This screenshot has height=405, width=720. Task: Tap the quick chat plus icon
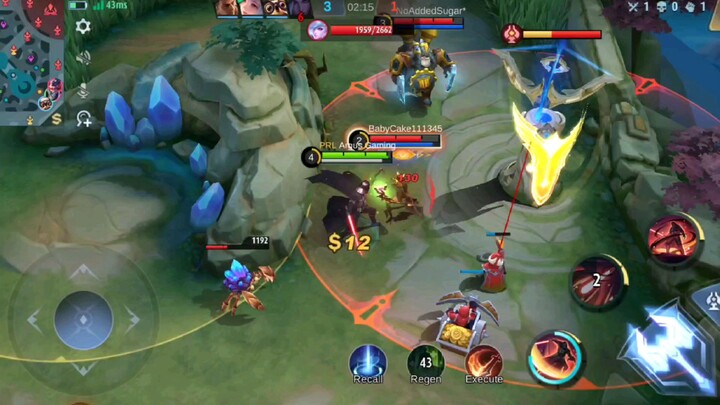pyautogui.click(x=84, y=119)
